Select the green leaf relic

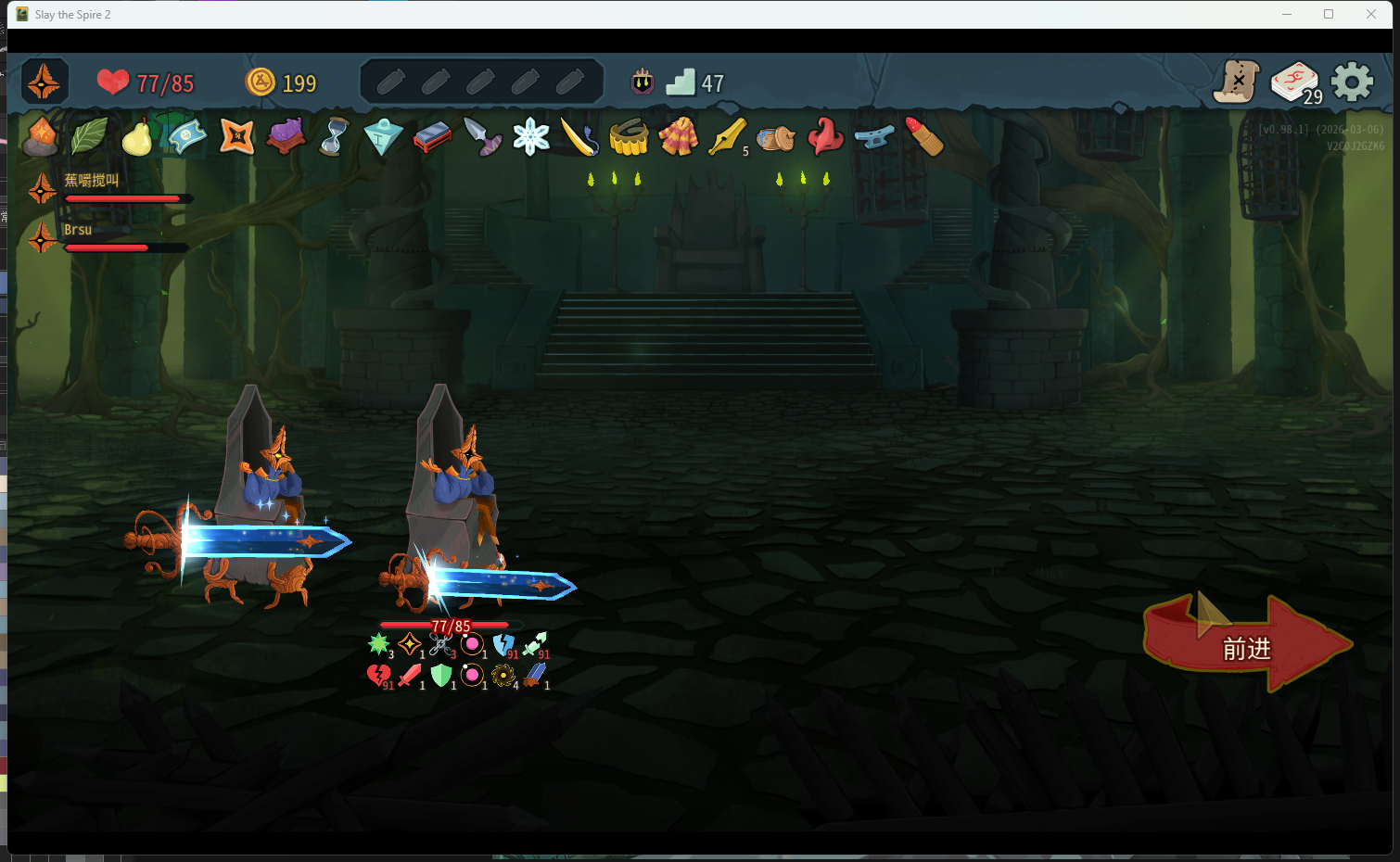(90, 137)
